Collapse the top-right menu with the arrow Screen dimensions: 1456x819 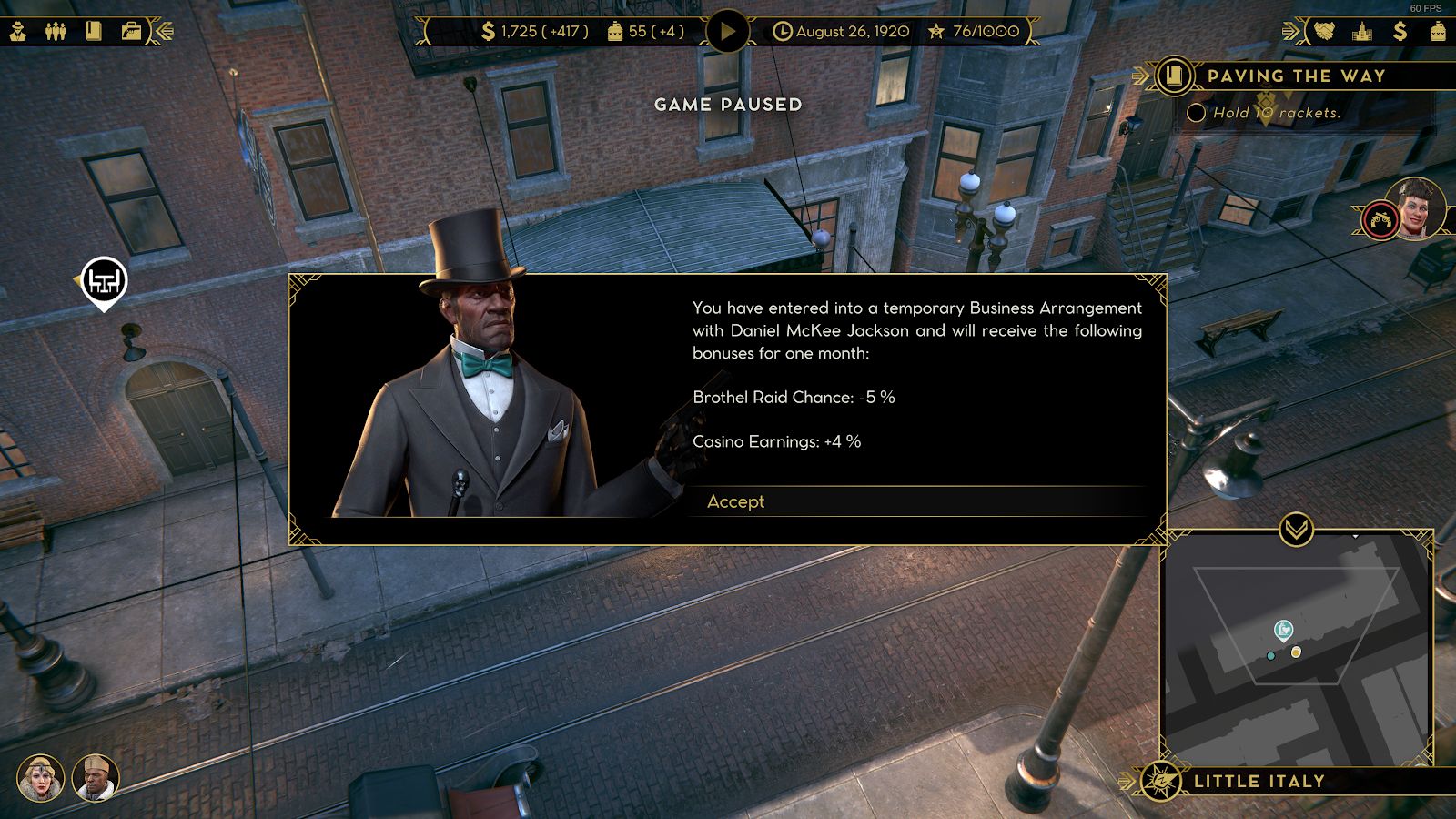1291,32
